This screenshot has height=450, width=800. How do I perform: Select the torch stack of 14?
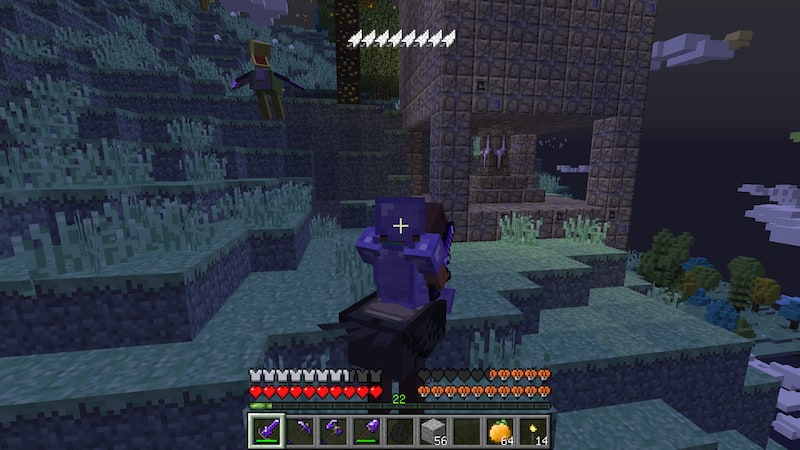(532, 430)
